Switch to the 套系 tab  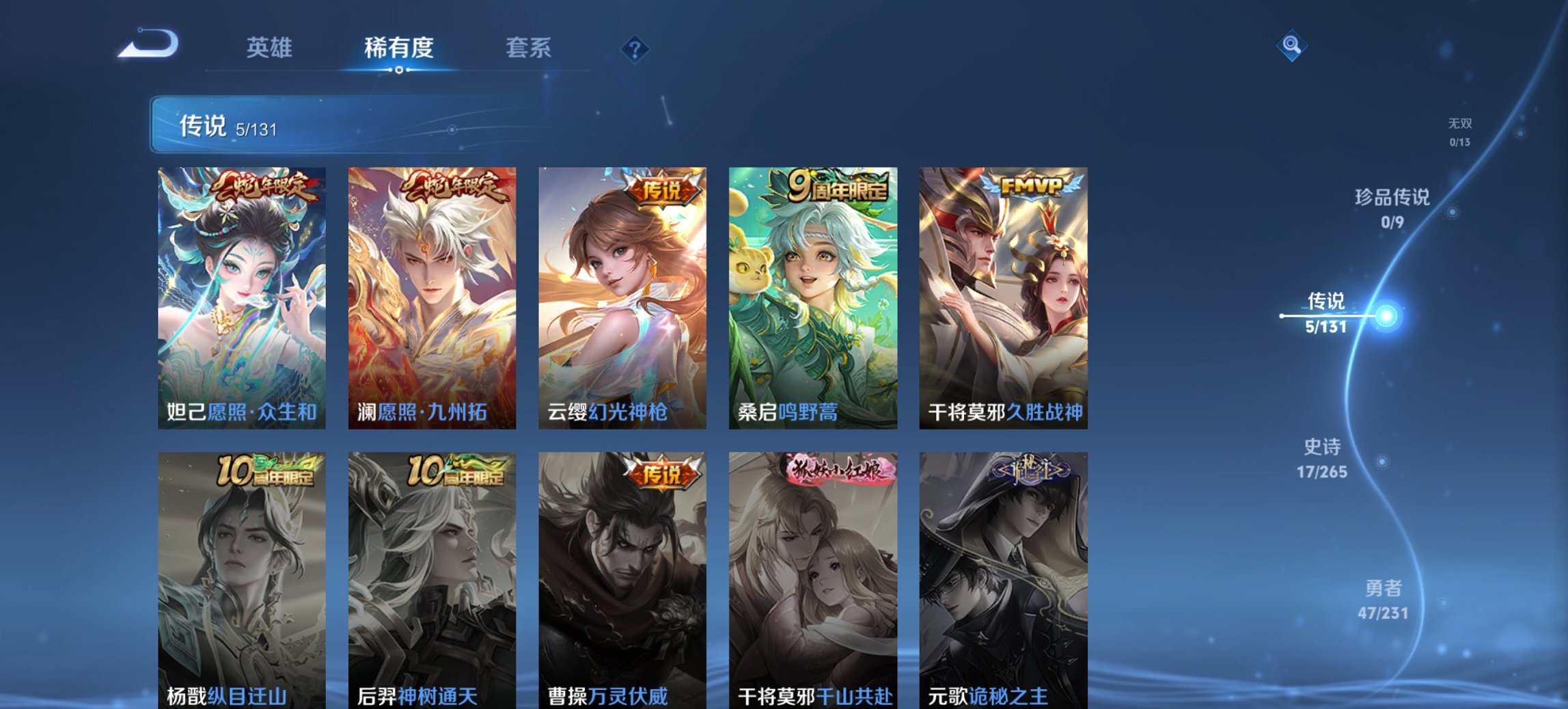pyautogui.click(x=528, y=48)
